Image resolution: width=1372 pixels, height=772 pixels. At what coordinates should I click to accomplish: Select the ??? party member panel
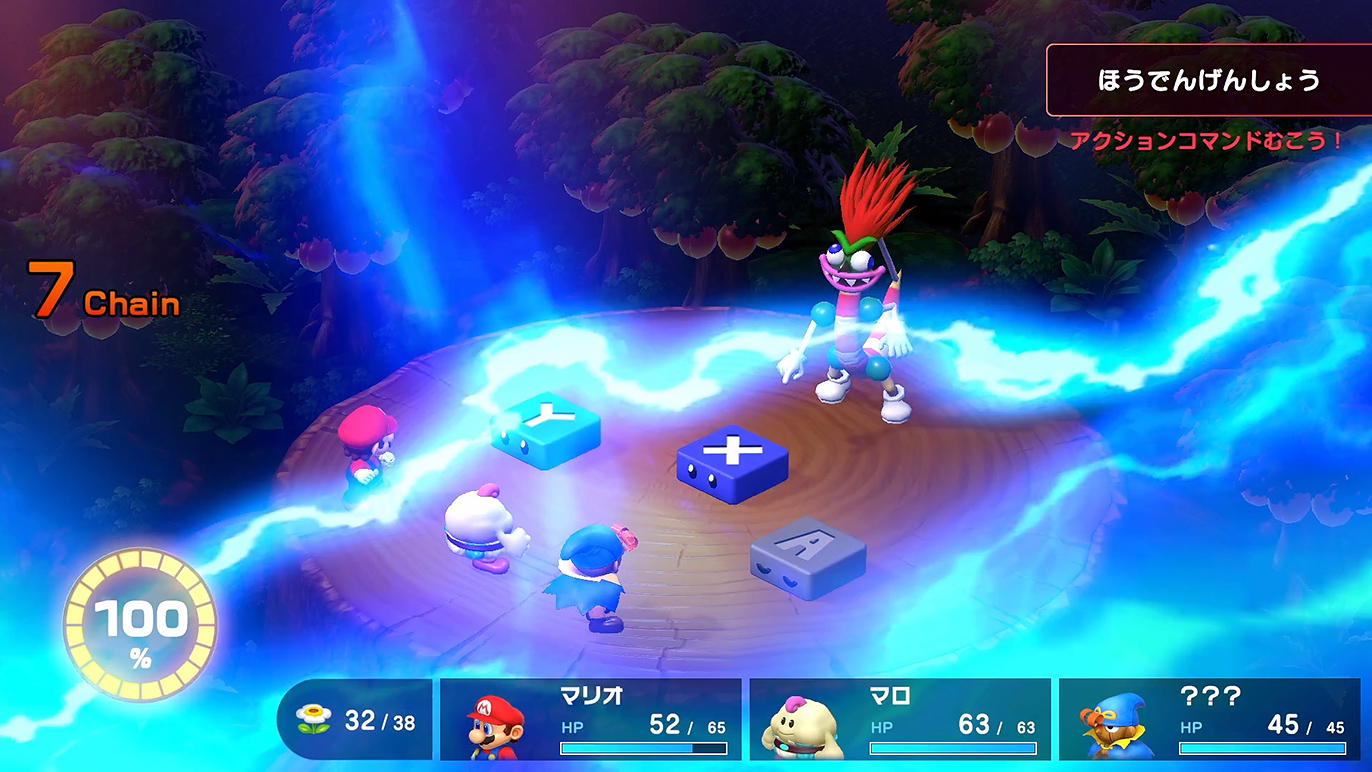1209,720
